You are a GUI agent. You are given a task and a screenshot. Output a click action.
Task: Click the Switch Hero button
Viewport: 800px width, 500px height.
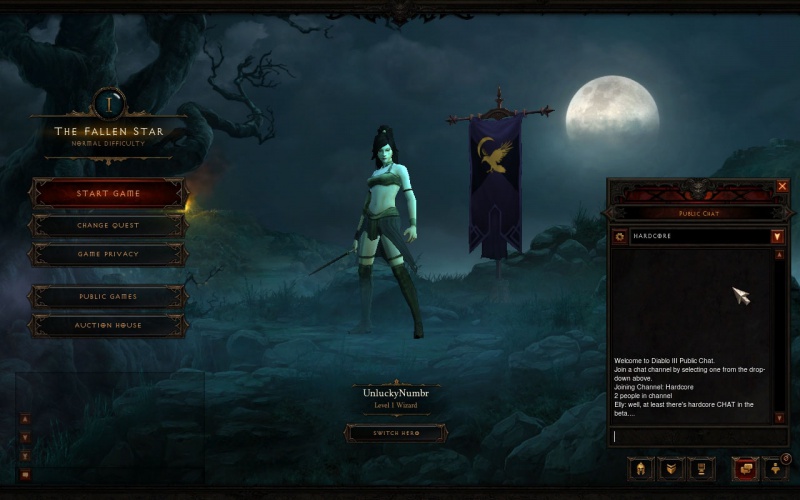395,433
